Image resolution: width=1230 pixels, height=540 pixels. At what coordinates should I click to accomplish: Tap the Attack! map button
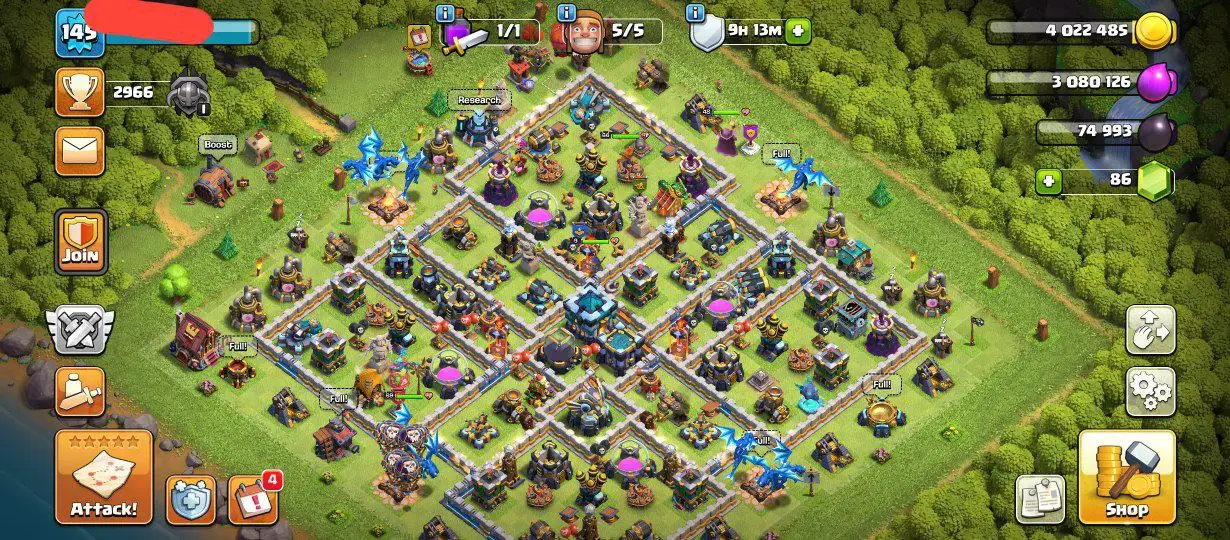(104, 477)
